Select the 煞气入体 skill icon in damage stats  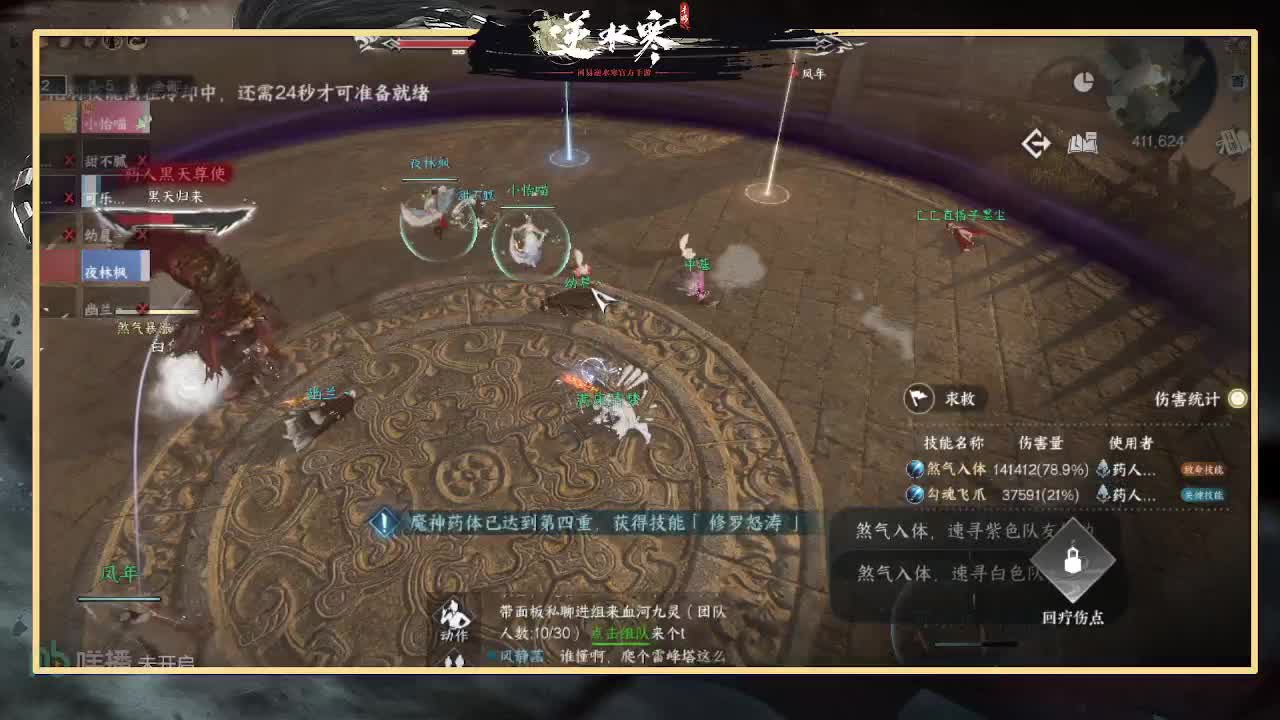[x=913, y=470]
